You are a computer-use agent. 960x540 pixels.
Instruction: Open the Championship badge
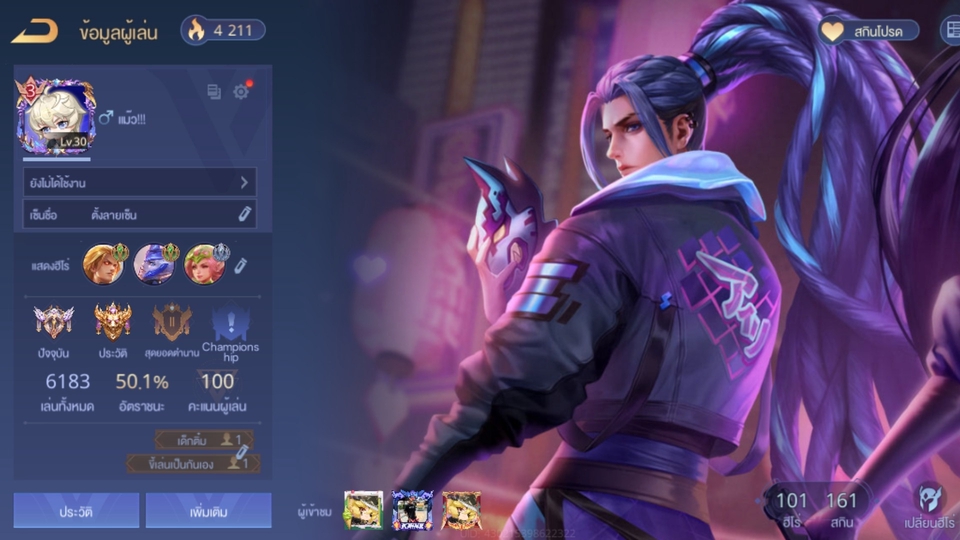230,323
